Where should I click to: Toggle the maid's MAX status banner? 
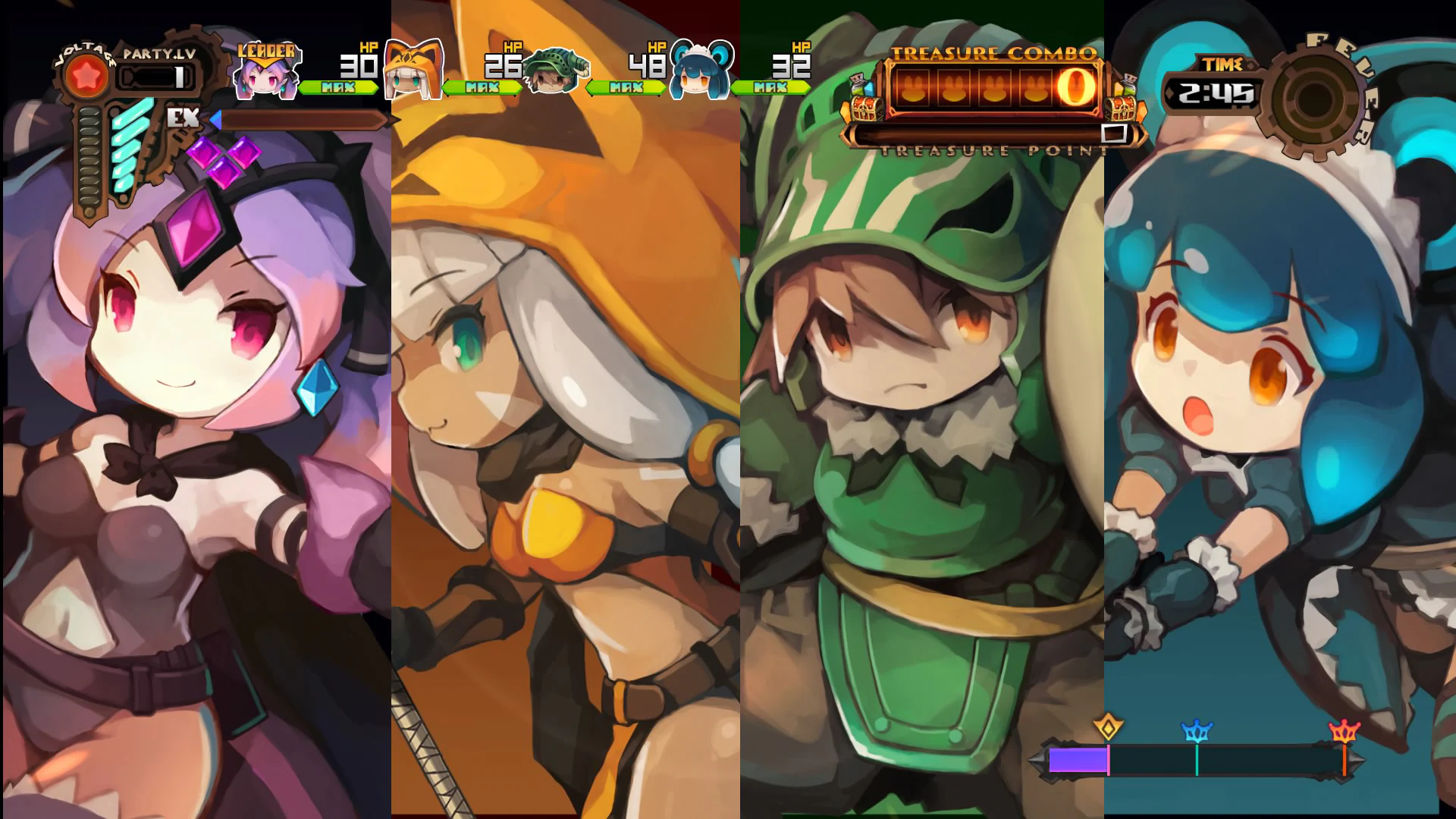point(770,87)
